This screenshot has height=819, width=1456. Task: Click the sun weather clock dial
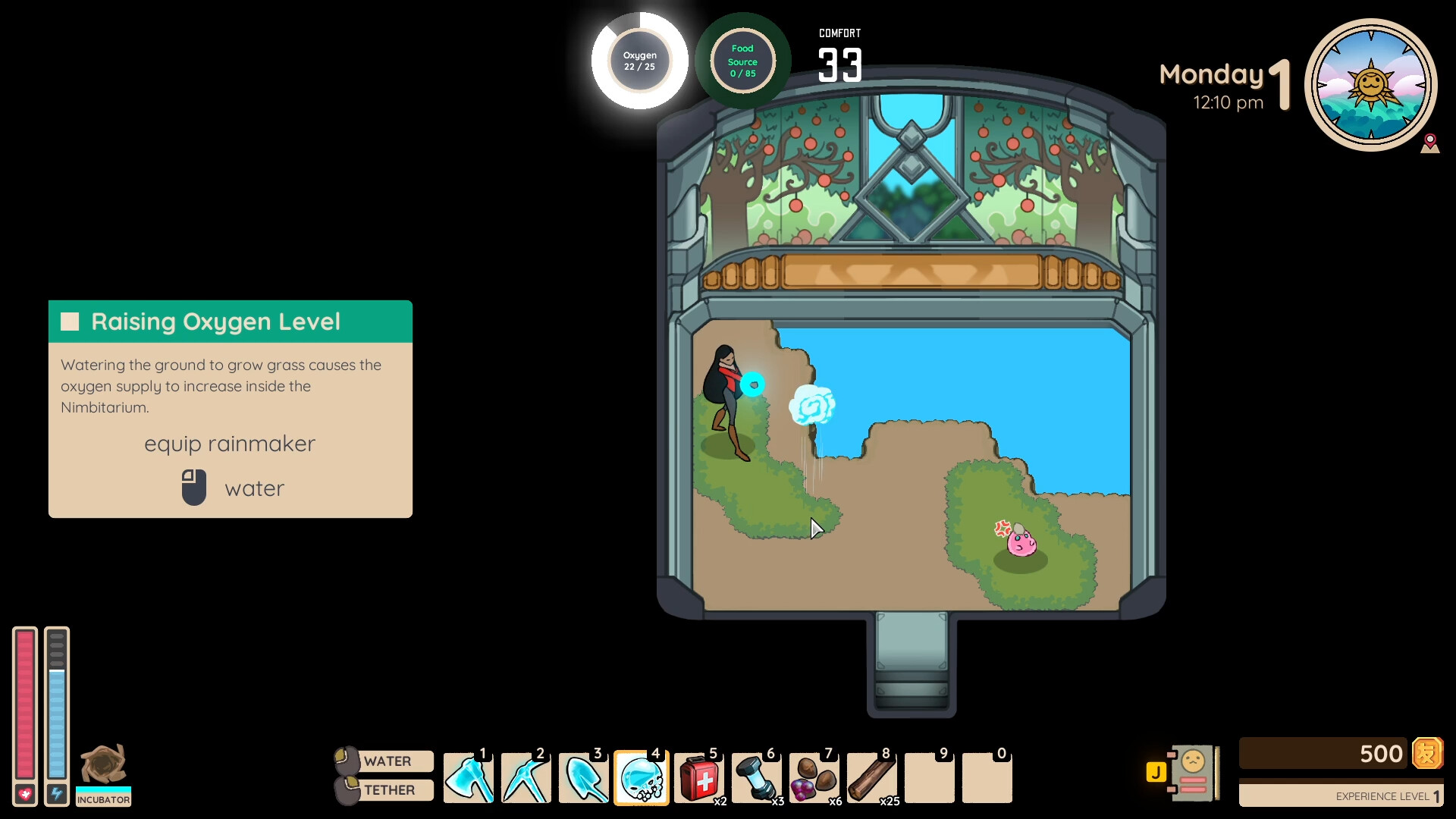pos(1370,84)
